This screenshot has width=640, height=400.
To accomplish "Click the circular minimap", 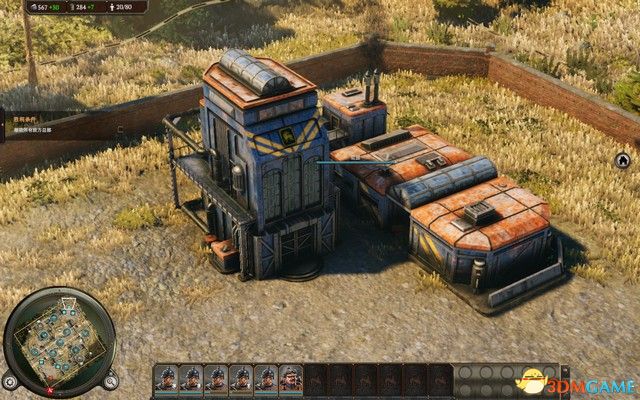I will pyautogui.click(x=60, y=341).
